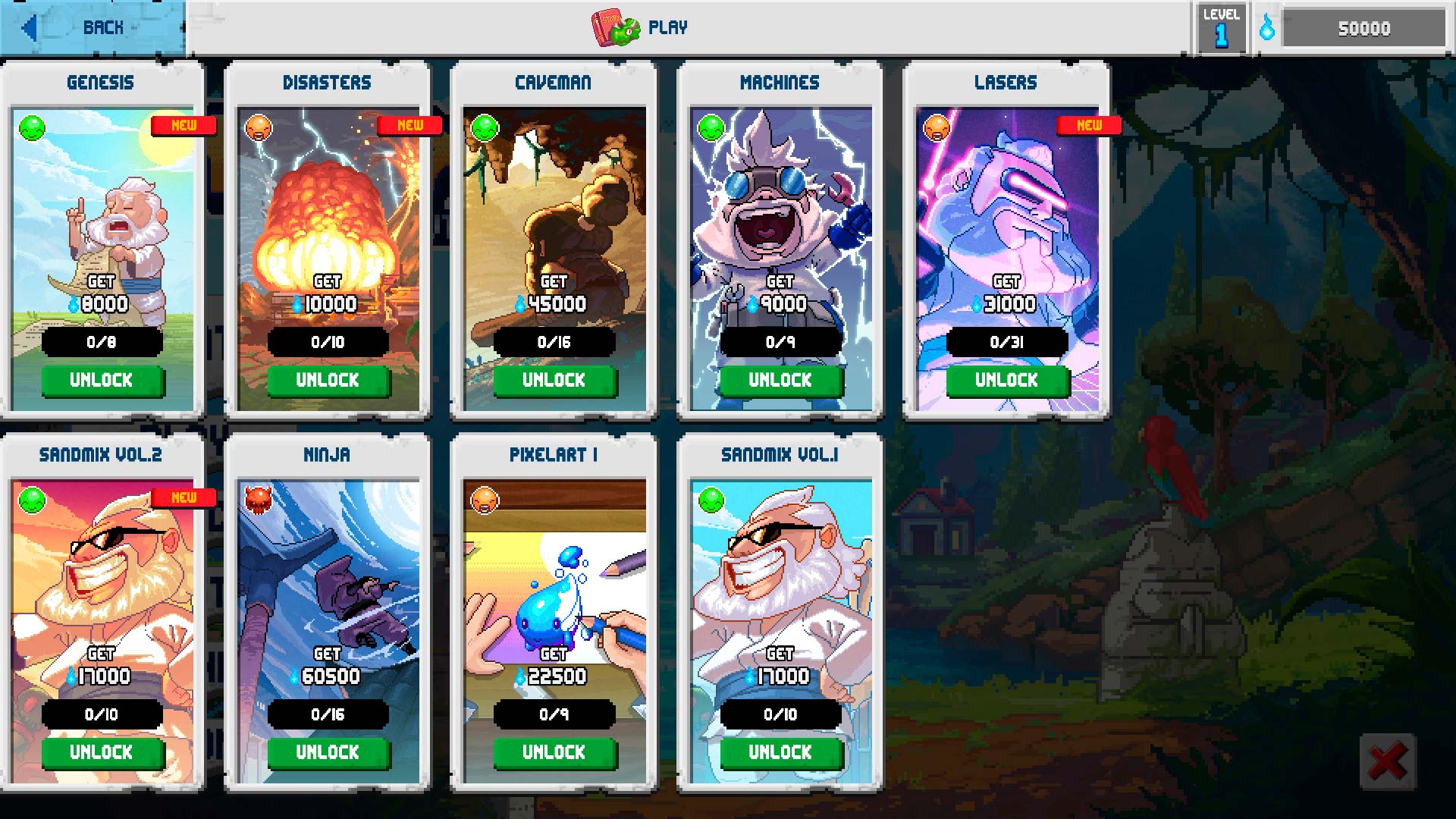This screenshot has height=819, width=1456.
Task: Select the Disasters explosion card artwork
Action: (x=328, y=205)
